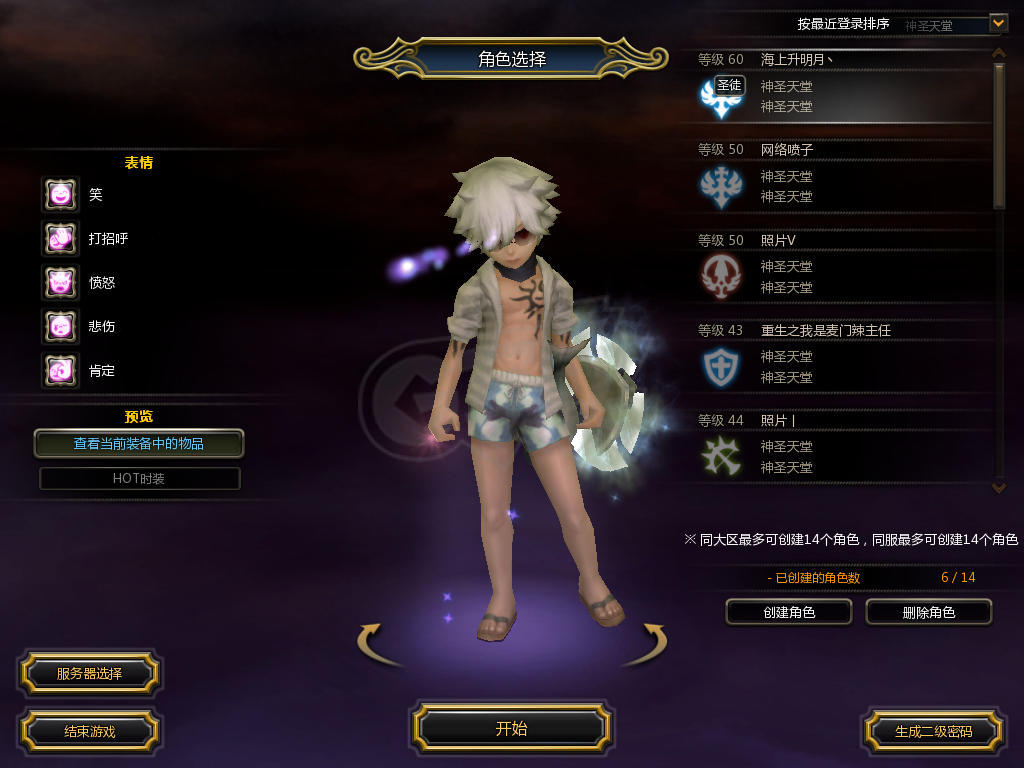Play the 悲伤 sad emote
The height and width of the screenshot is (768, 1024).
click(60, 326)
